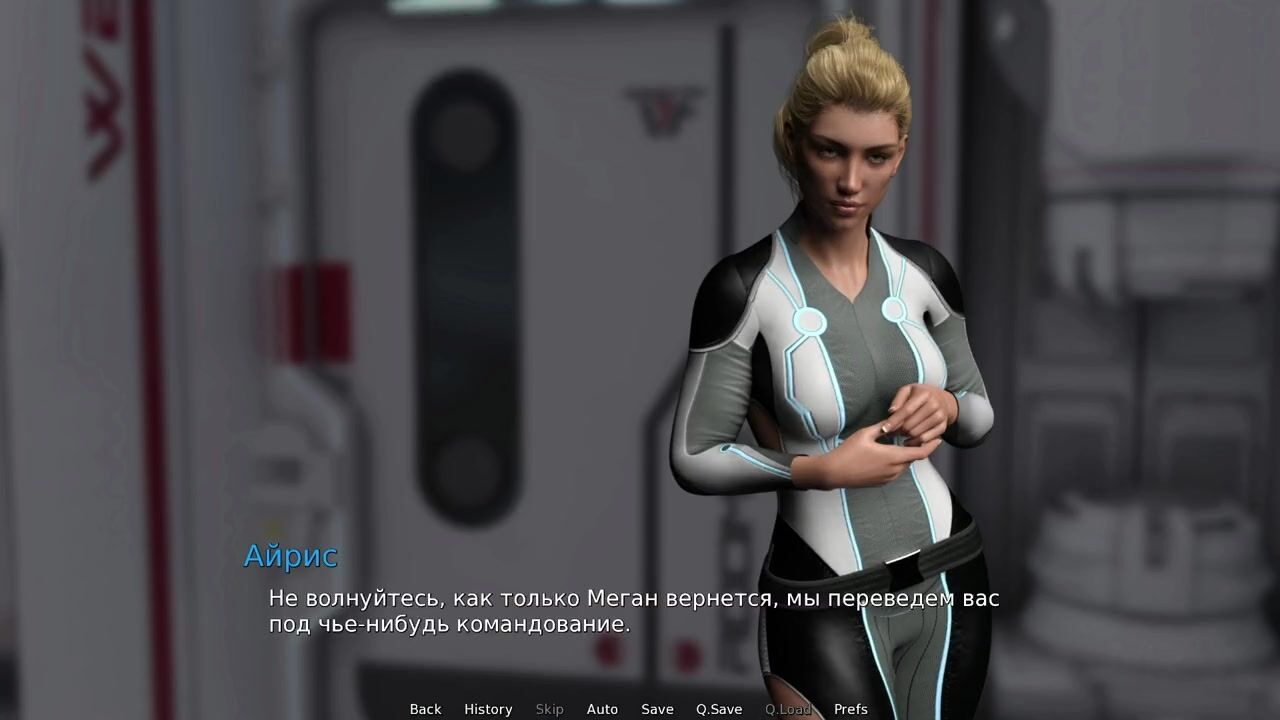Enable Auto advance mode

coord(602,709)
